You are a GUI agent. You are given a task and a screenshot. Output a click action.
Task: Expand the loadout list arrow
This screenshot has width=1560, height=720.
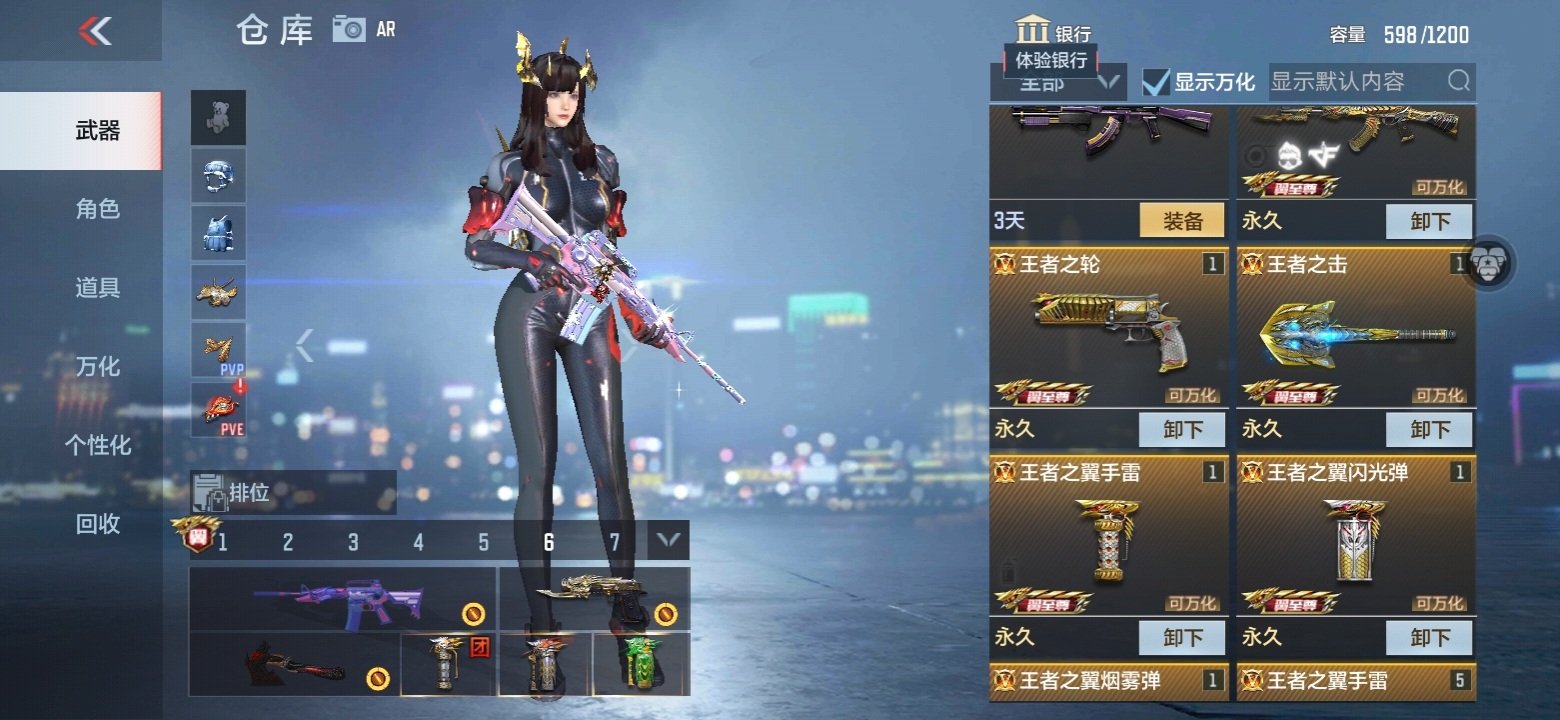(668, 542)
